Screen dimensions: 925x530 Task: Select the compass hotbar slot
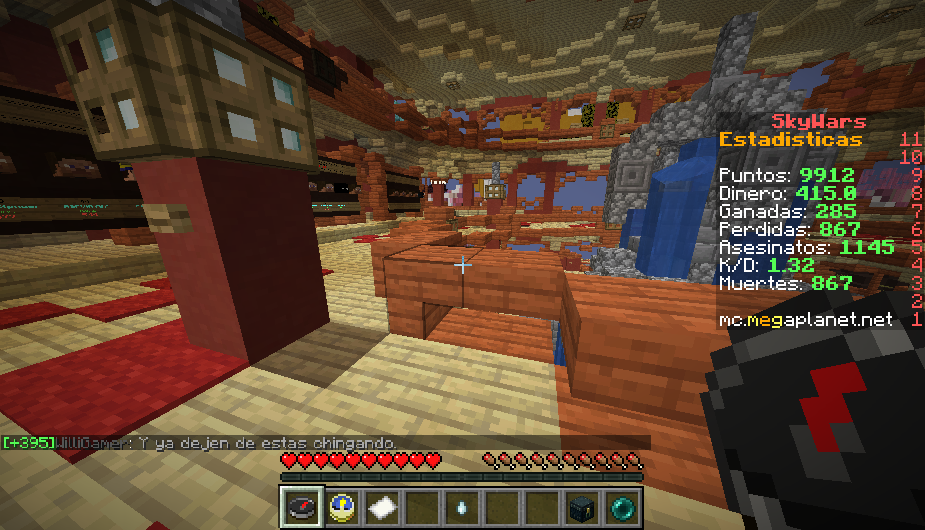click(x=304, y=506)
